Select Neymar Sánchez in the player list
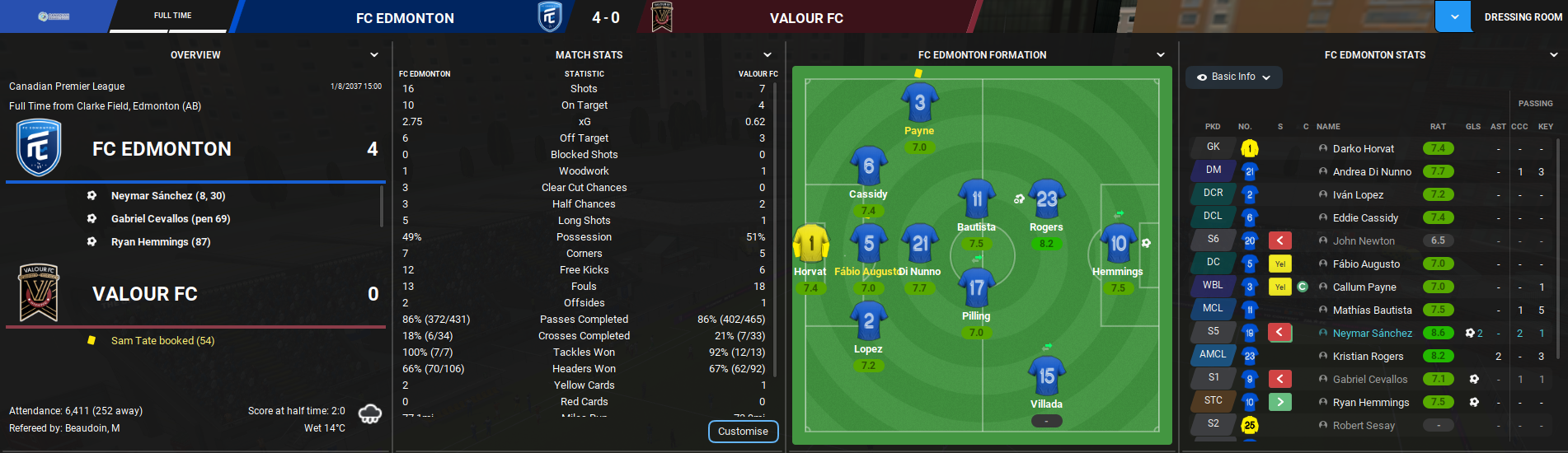The image size is (1568, 453). [x=1372, y=334]
